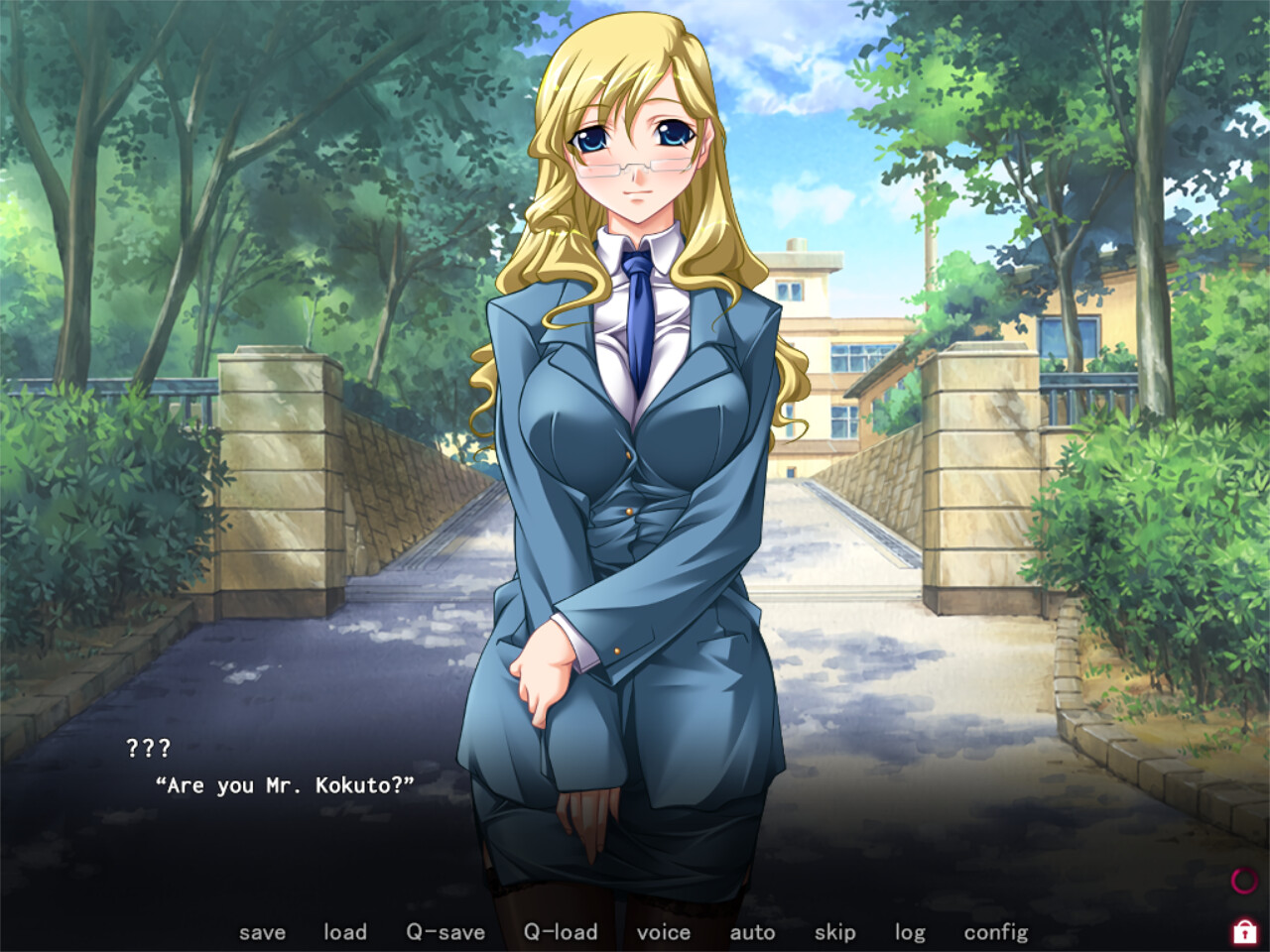Restore progress using Q-load
Image resolution: width=1270 pixels, height=952 pixels.
563,932
